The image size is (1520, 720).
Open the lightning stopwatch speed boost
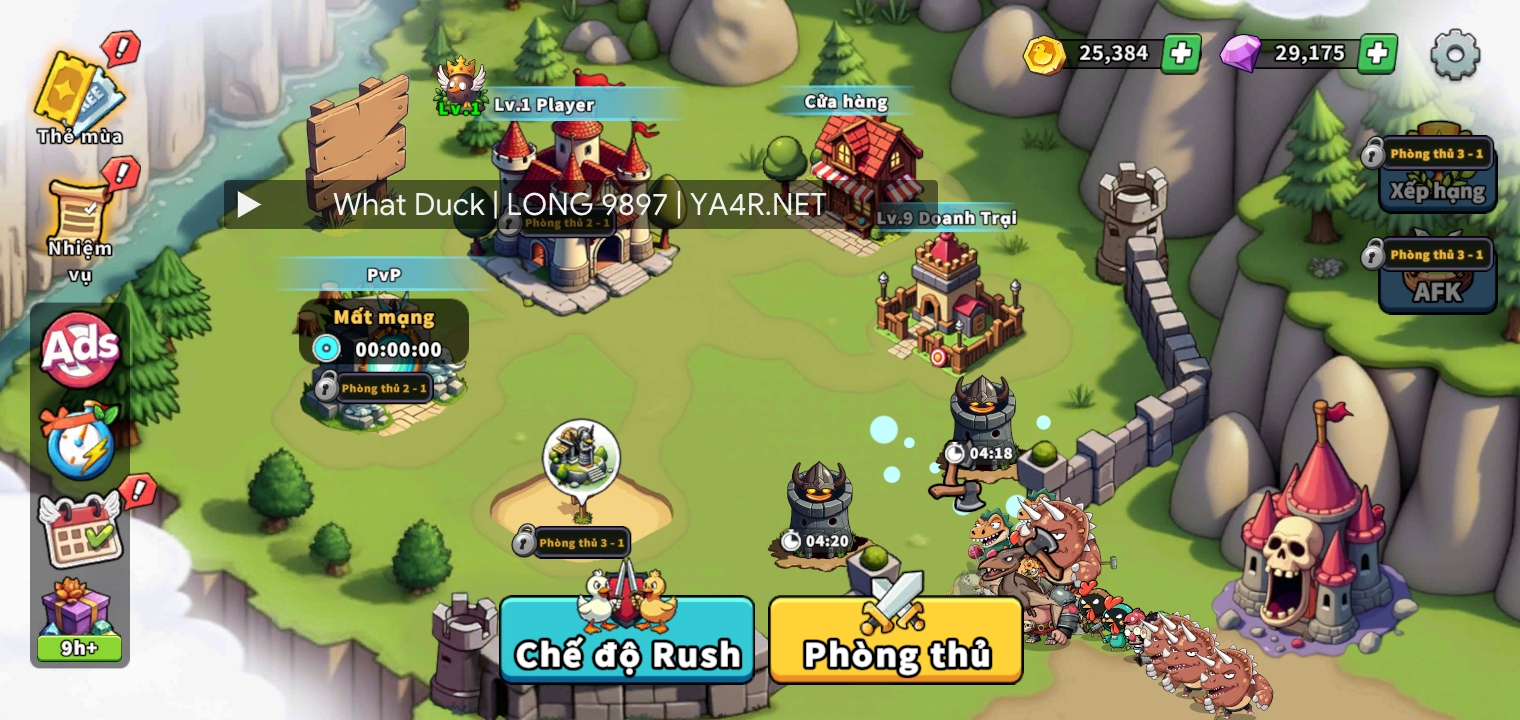pyautogui.click(x=80, y=440)
